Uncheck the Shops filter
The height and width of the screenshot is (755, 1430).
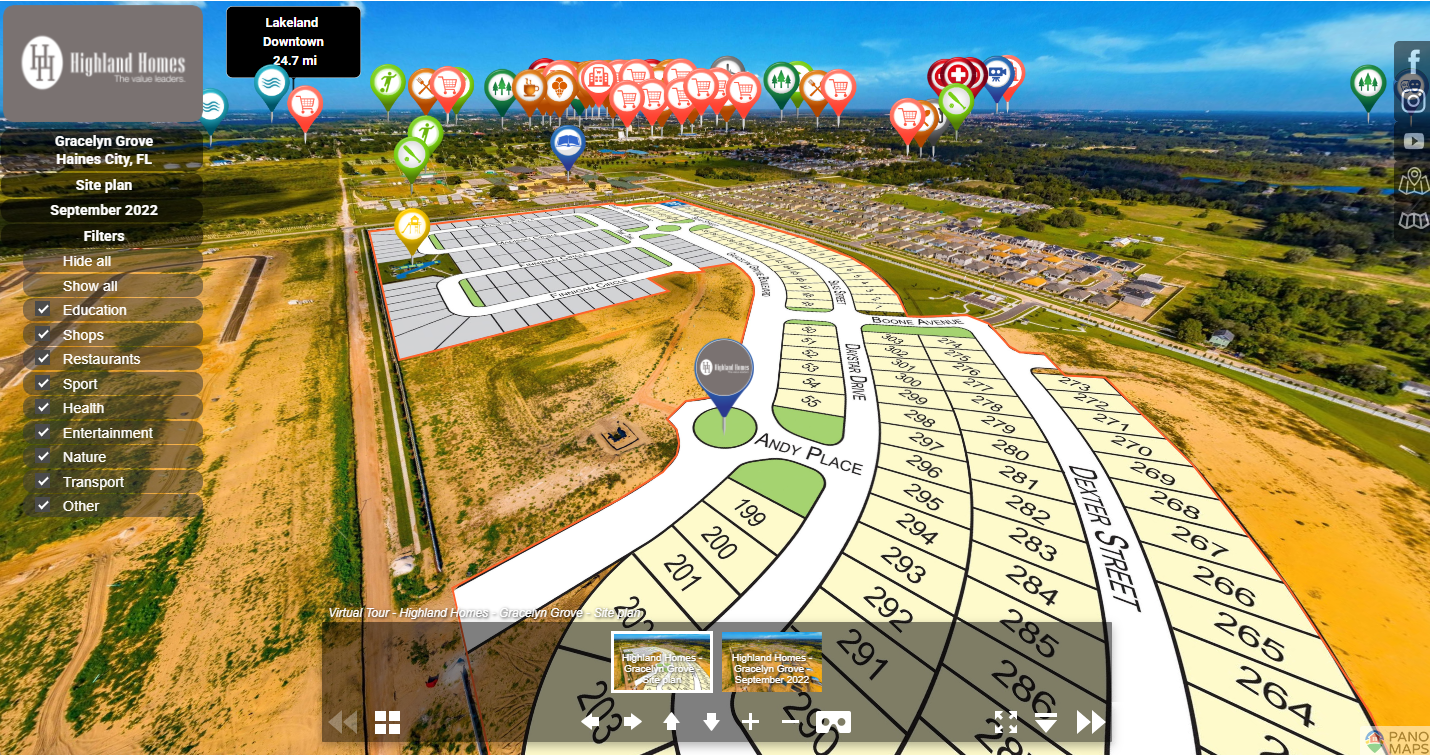click(x=43, y=335)
